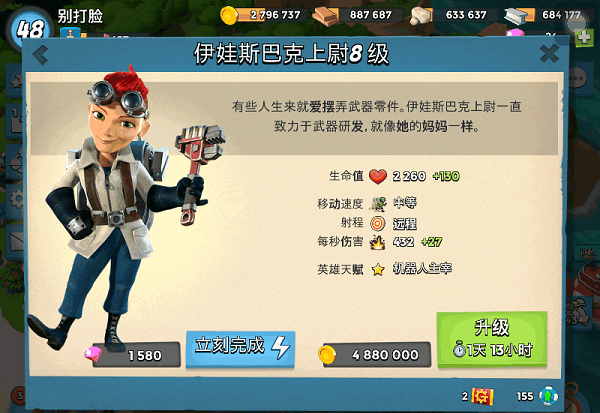The image size is (600, 413).
Task: Start the 升级 upgrade for the hero
Action: tap(491, 338)
